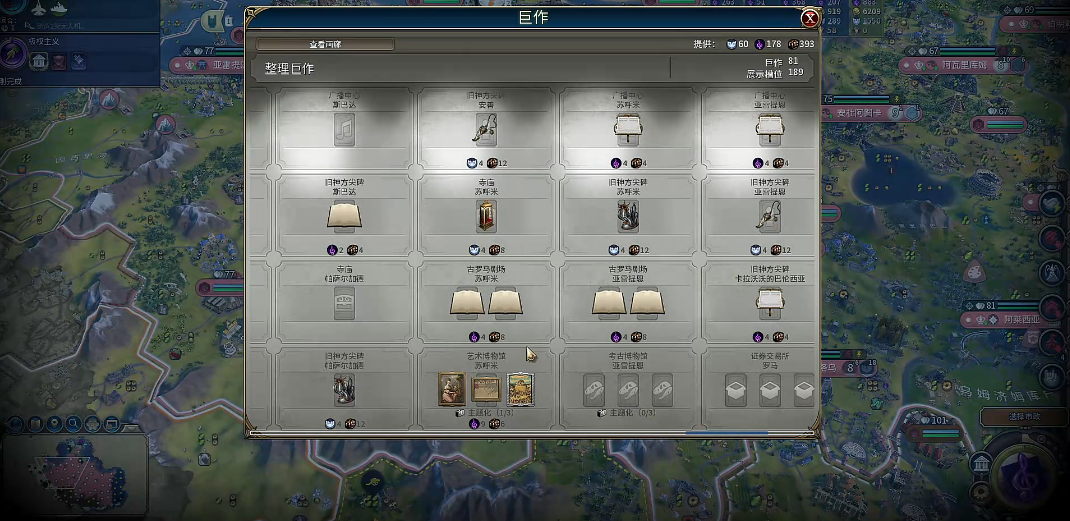Image resolution: width=1070 pixels, height=521 pixels.
Task: Select the golden landscape painting in Art Museum
Action: coord(520,389)
